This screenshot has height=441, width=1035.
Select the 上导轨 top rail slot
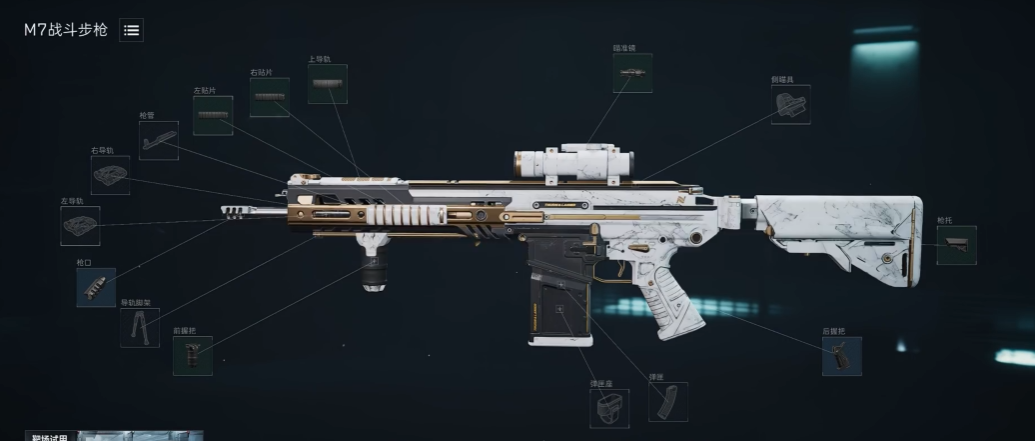click(x=328, y=84)
